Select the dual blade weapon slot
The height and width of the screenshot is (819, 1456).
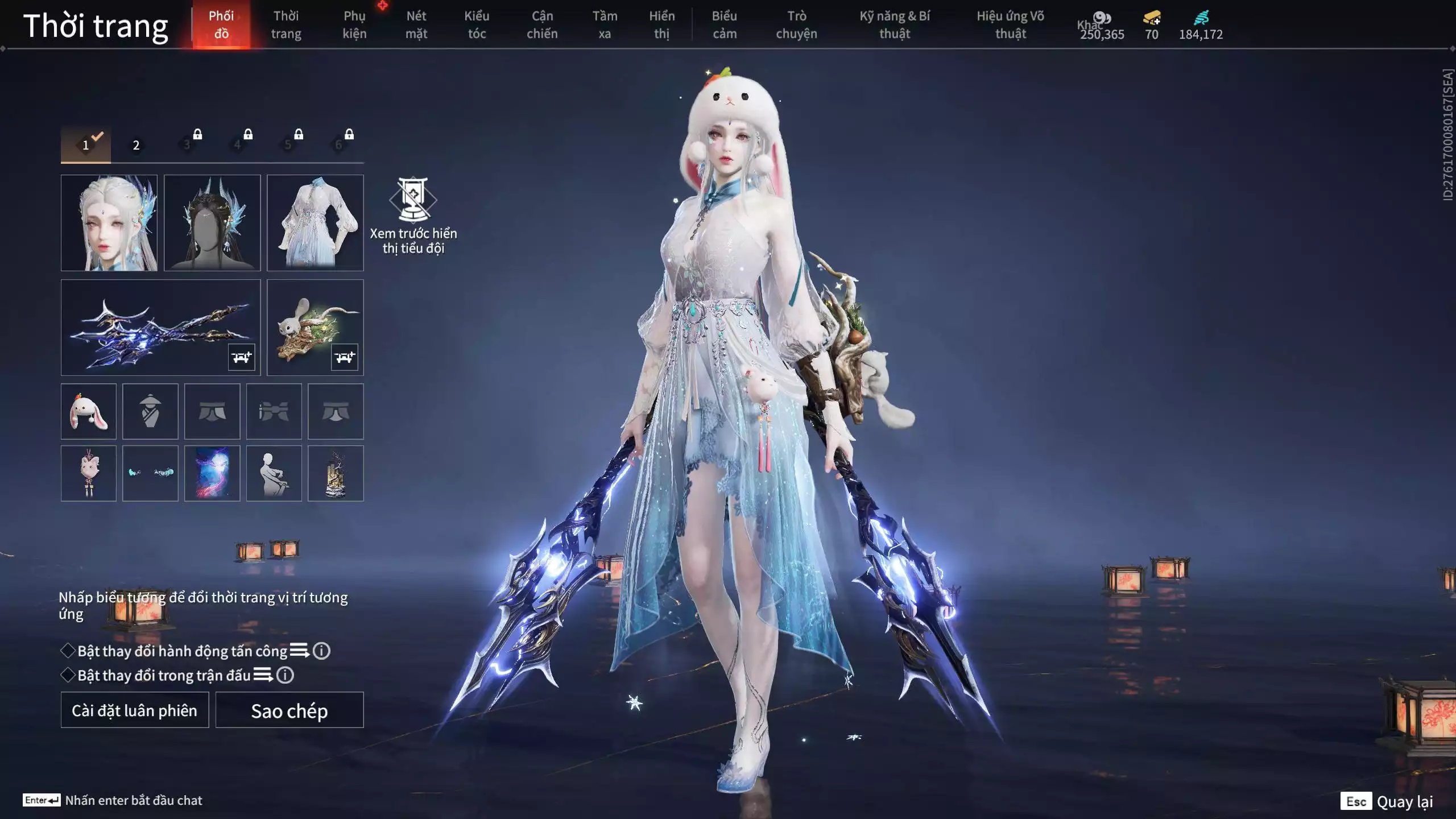click(x=160, y=328)
